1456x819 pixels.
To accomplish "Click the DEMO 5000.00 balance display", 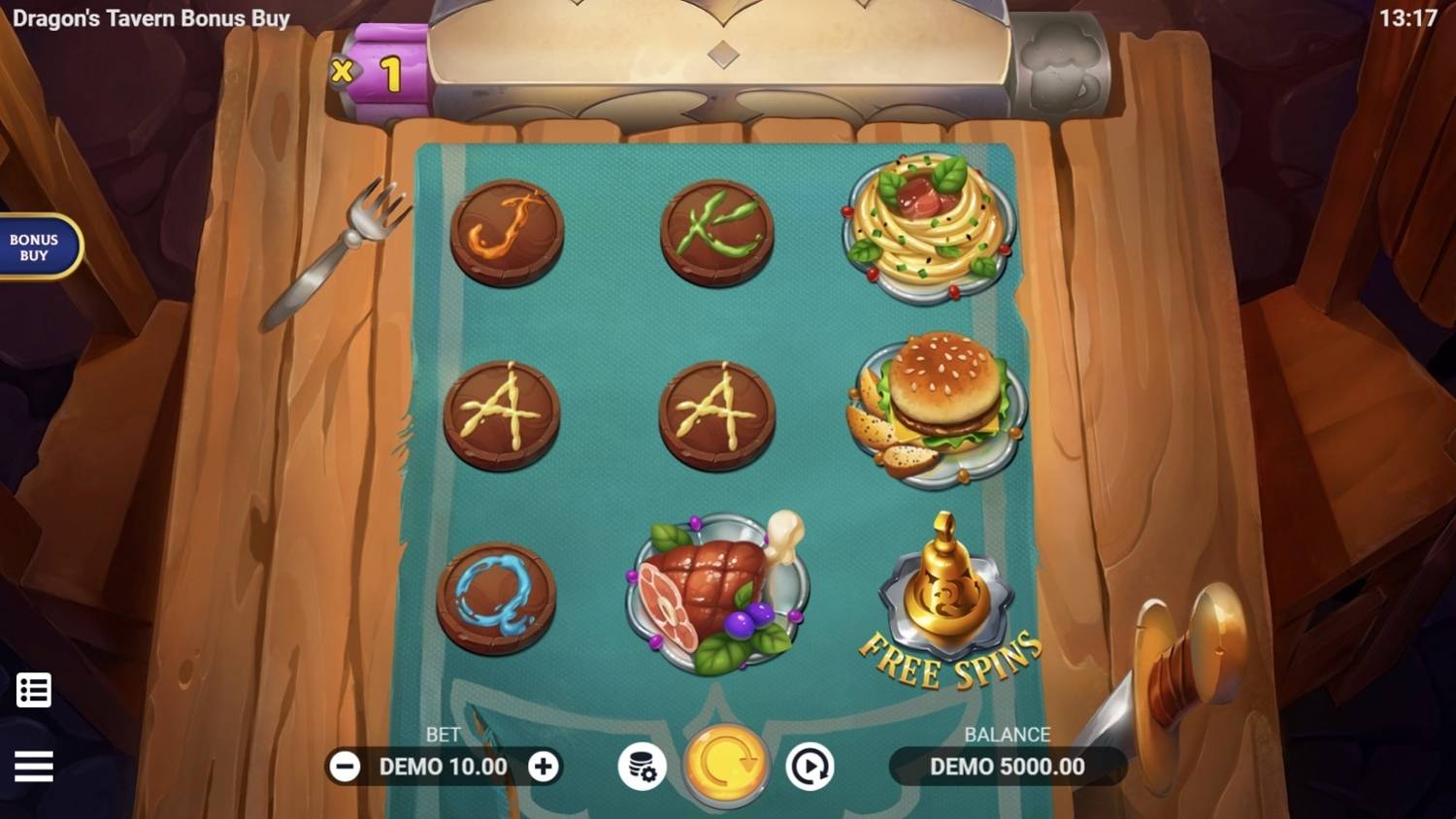I will pos(1006,767).
